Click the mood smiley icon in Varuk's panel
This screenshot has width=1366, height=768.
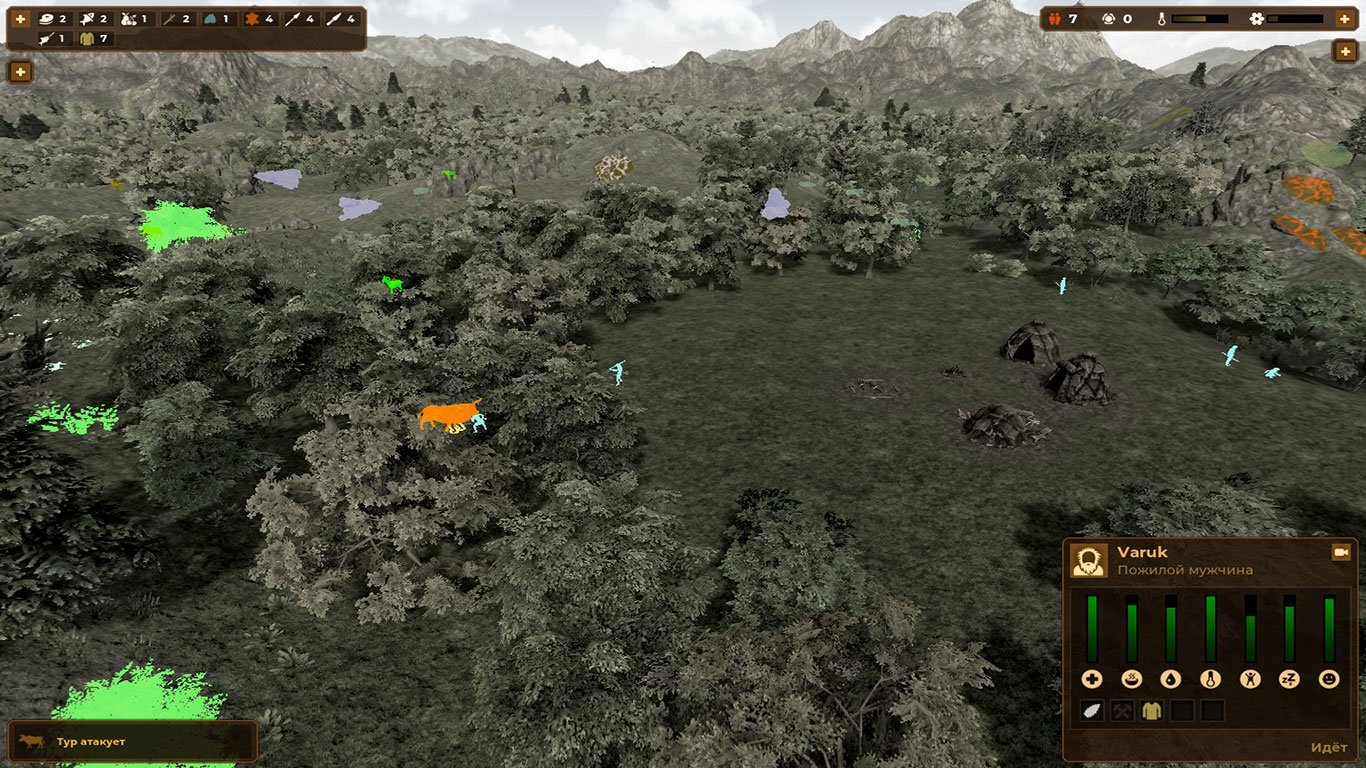(x=1330, y=679)
